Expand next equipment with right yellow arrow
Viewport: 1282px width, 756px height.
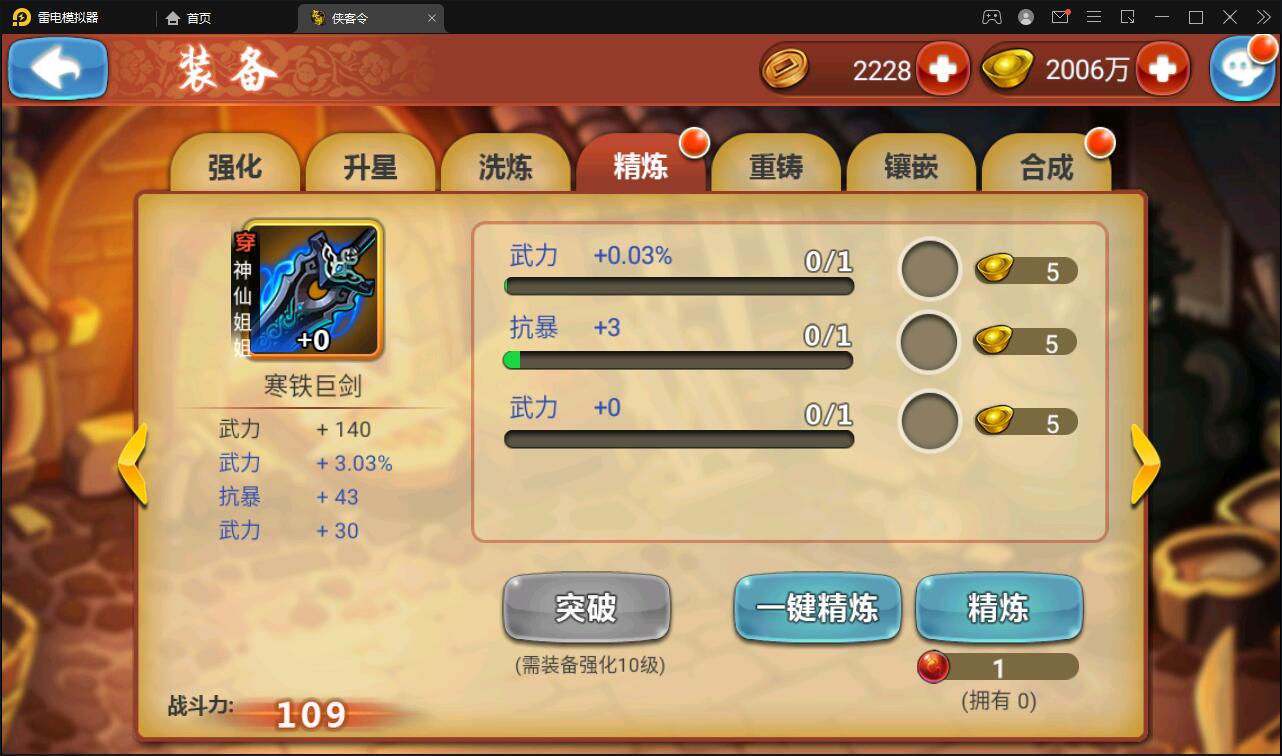click(1144, 463)
